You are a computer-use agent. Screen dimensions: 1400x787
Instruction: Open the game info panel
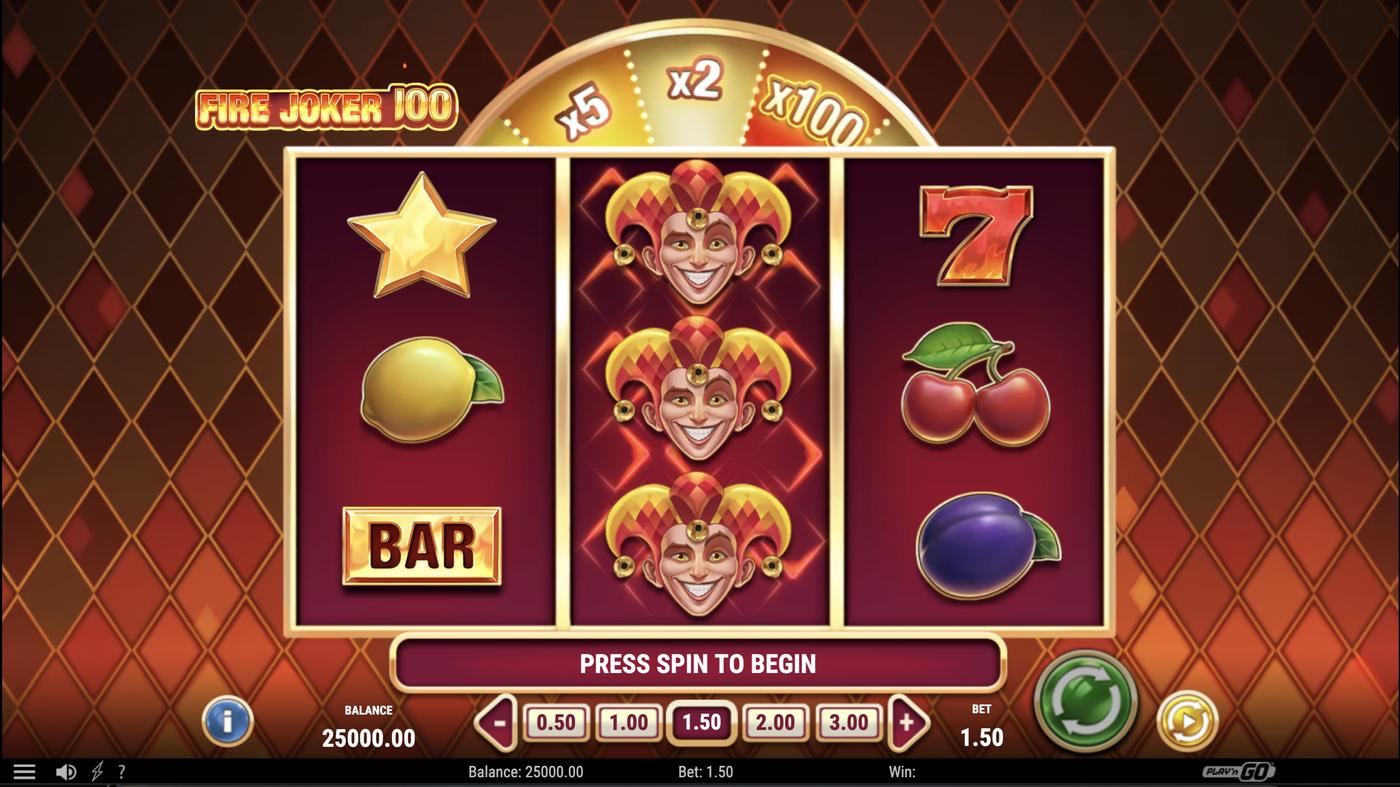point(227,722)
